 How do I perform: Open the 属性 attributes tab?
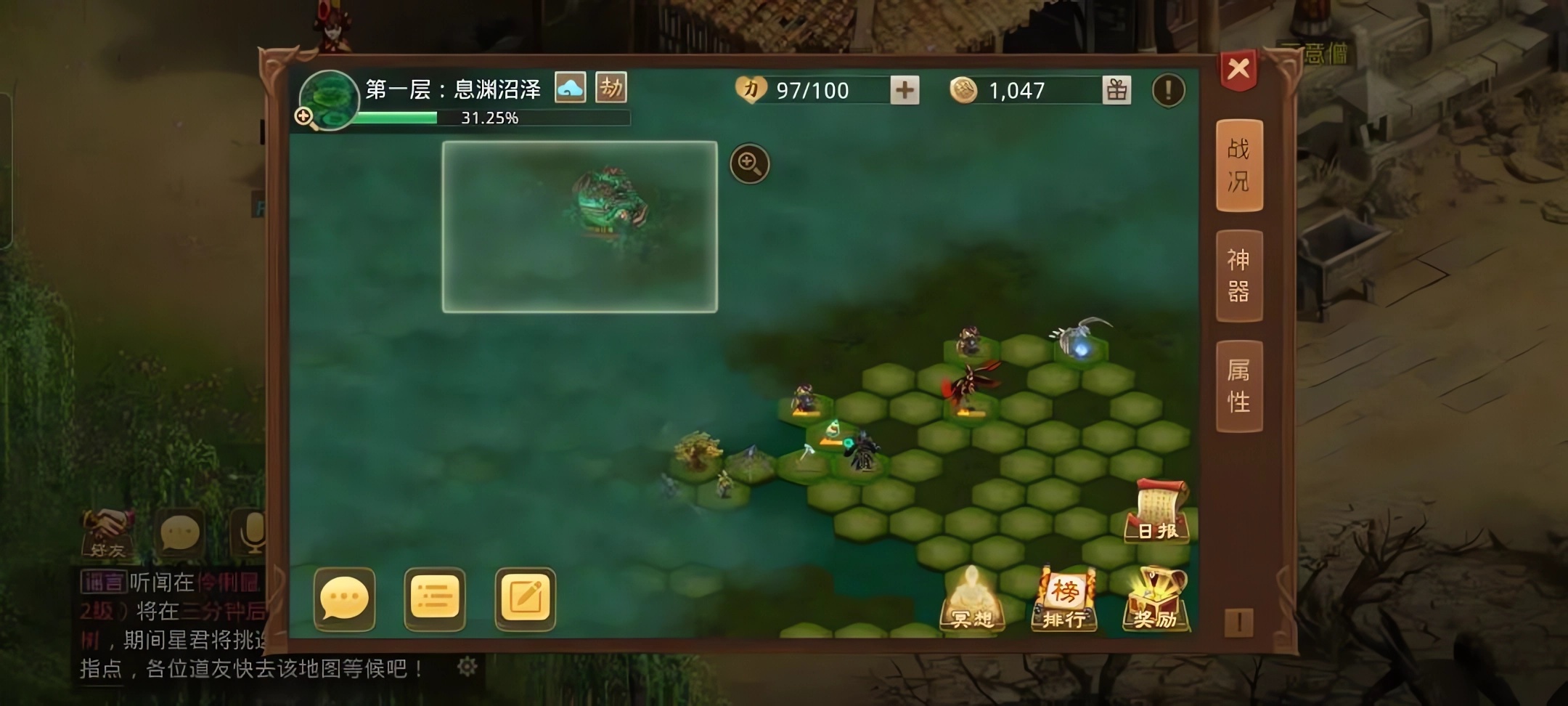click(1239, 386)
